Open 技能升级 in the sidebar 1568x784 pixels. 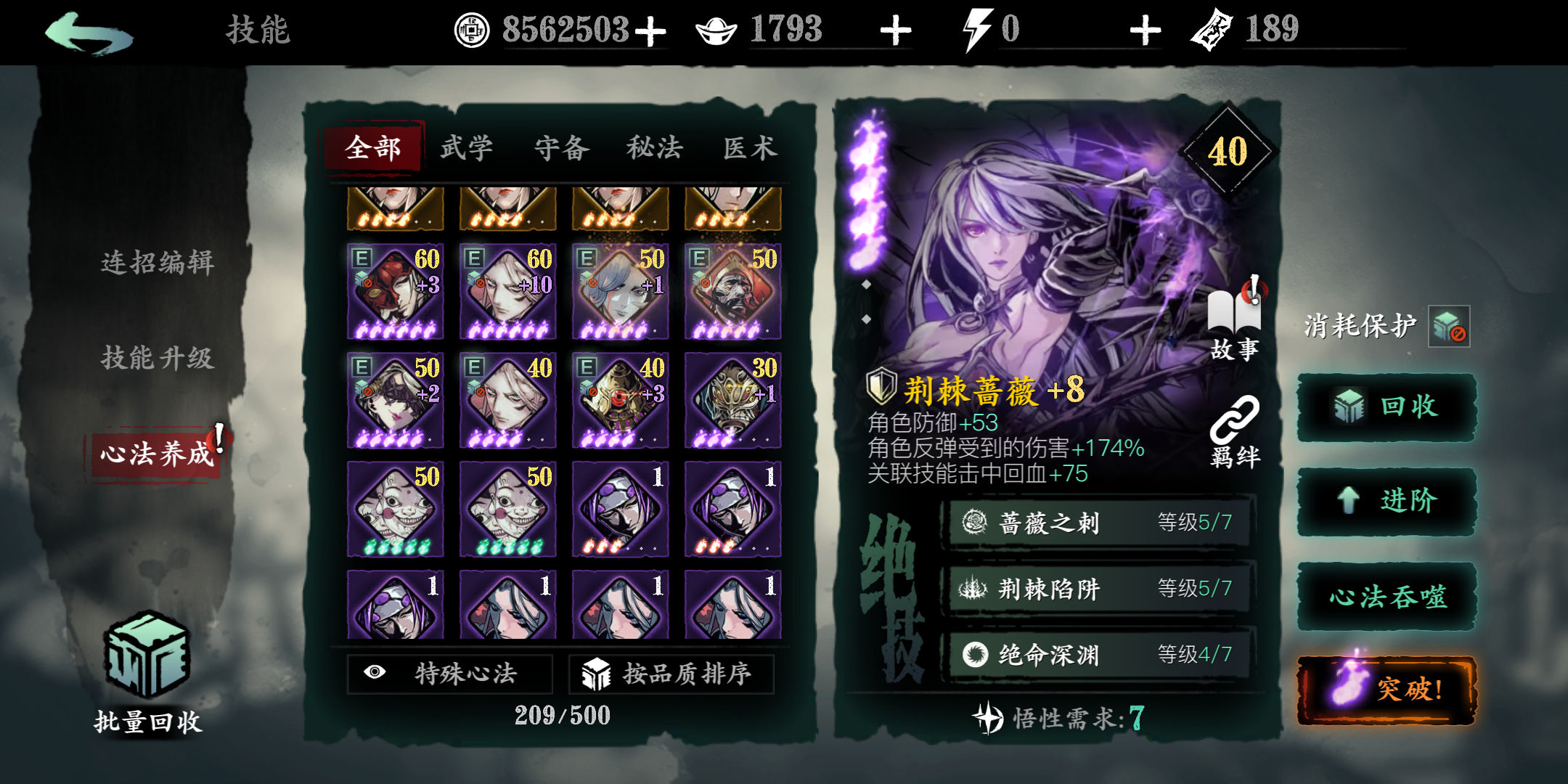[x=158, y=359]
